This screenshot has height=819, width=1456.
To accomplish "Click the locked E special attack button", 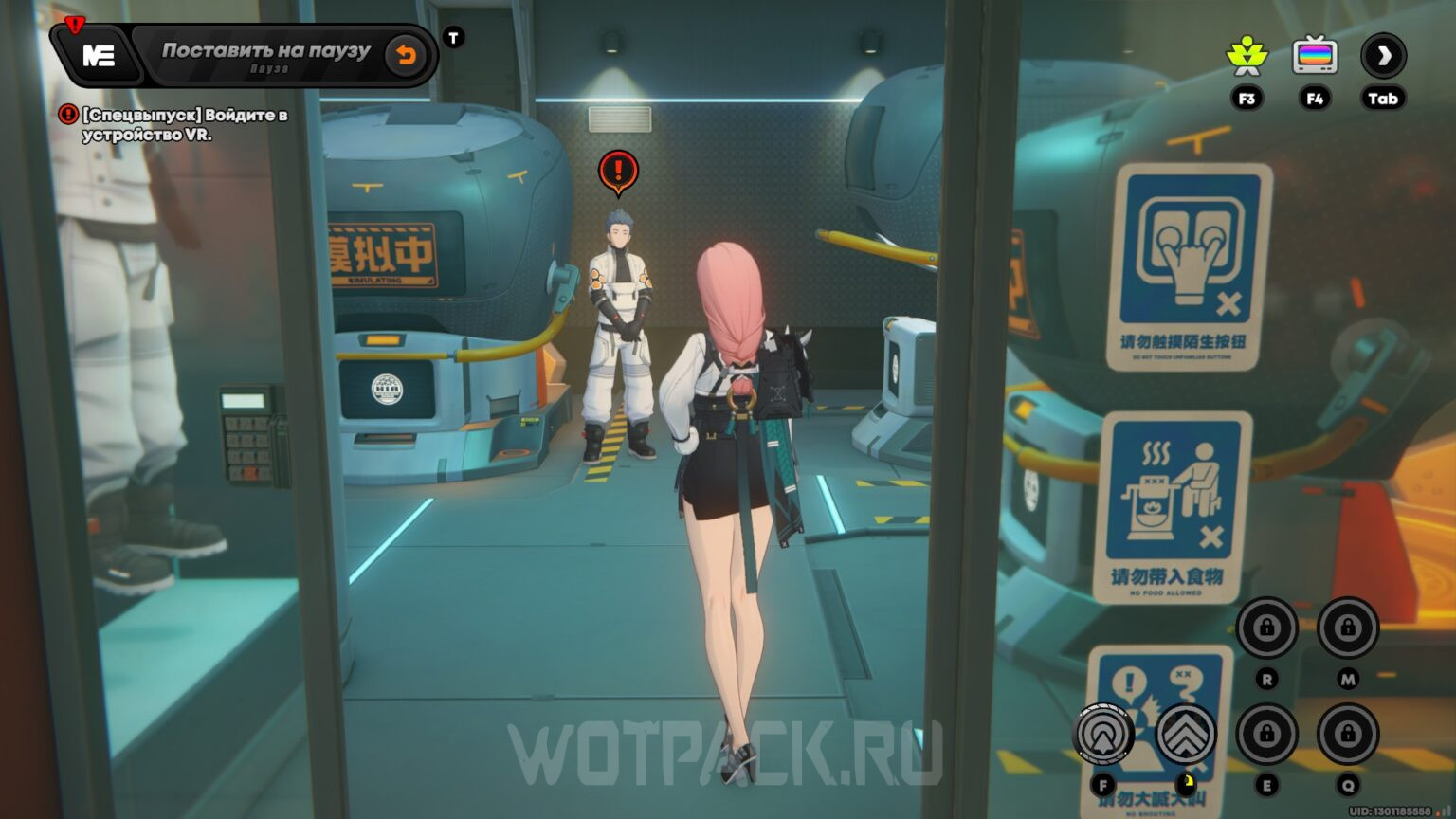I will point(1267,733).
